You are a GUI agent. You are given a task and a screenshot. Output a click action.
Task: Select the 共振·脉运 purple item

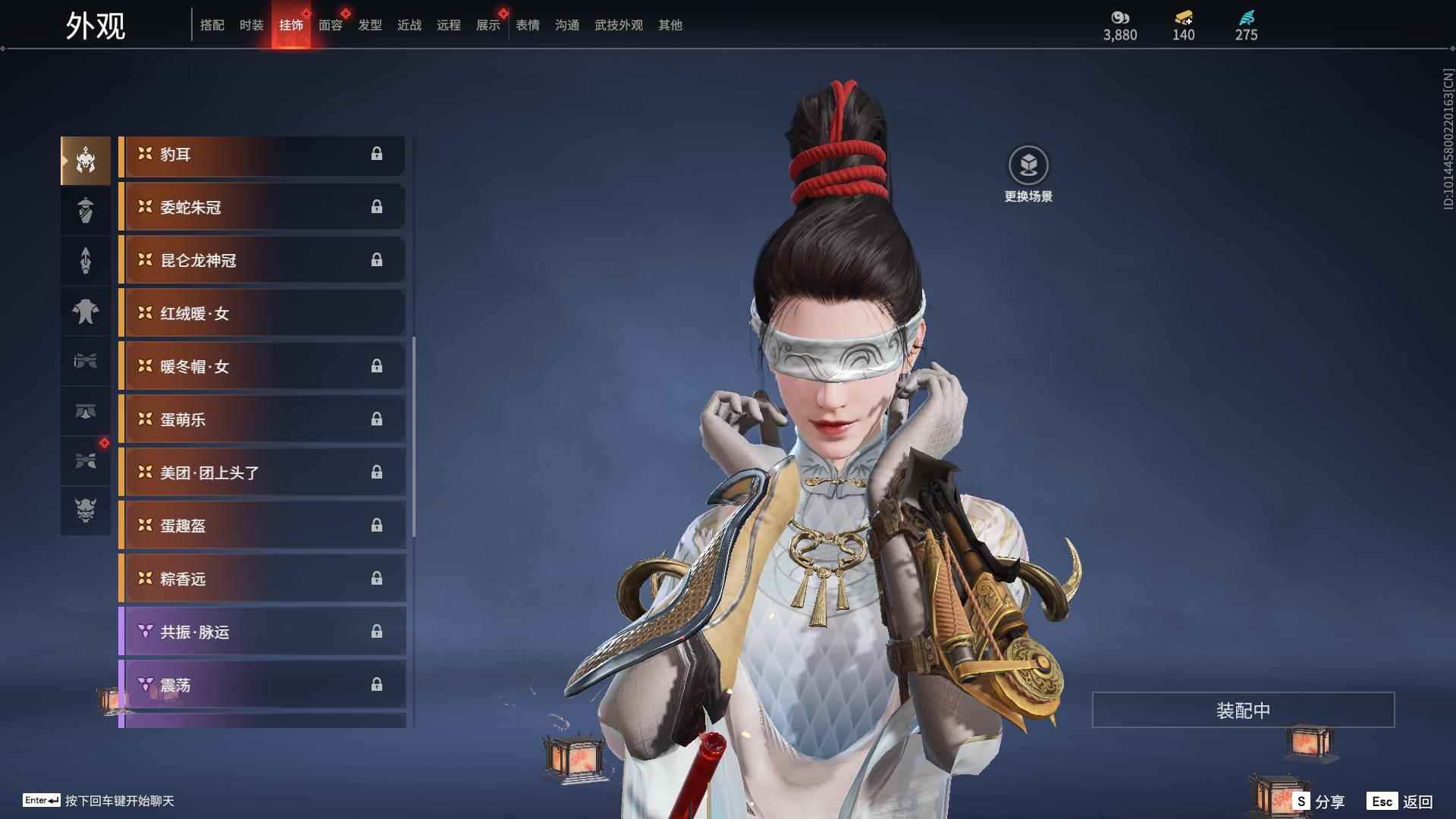262,632
